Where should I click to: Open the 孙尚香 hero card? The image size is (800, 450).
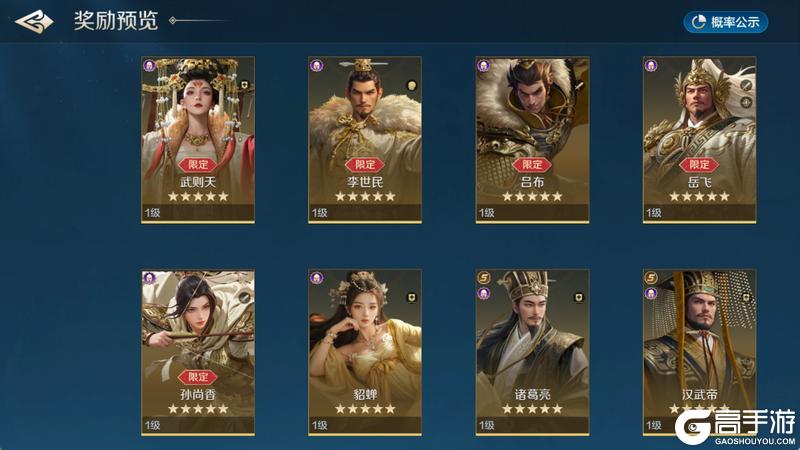pyautogui.click(x=198, y=351)
